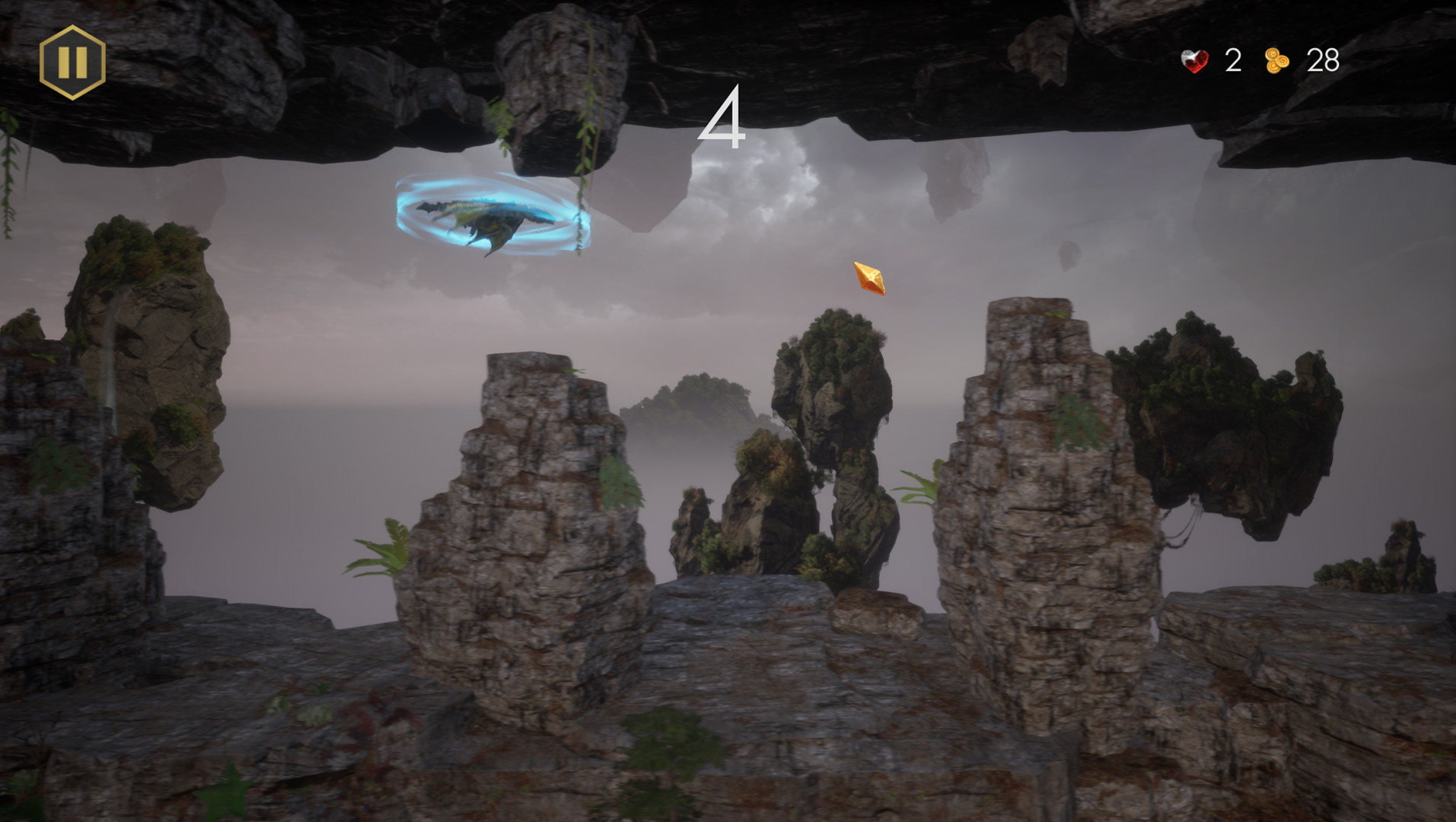Viewport: 1456px width, 822px height.
Task: Click the heart icon next to the number 2
Action: 1193,61
